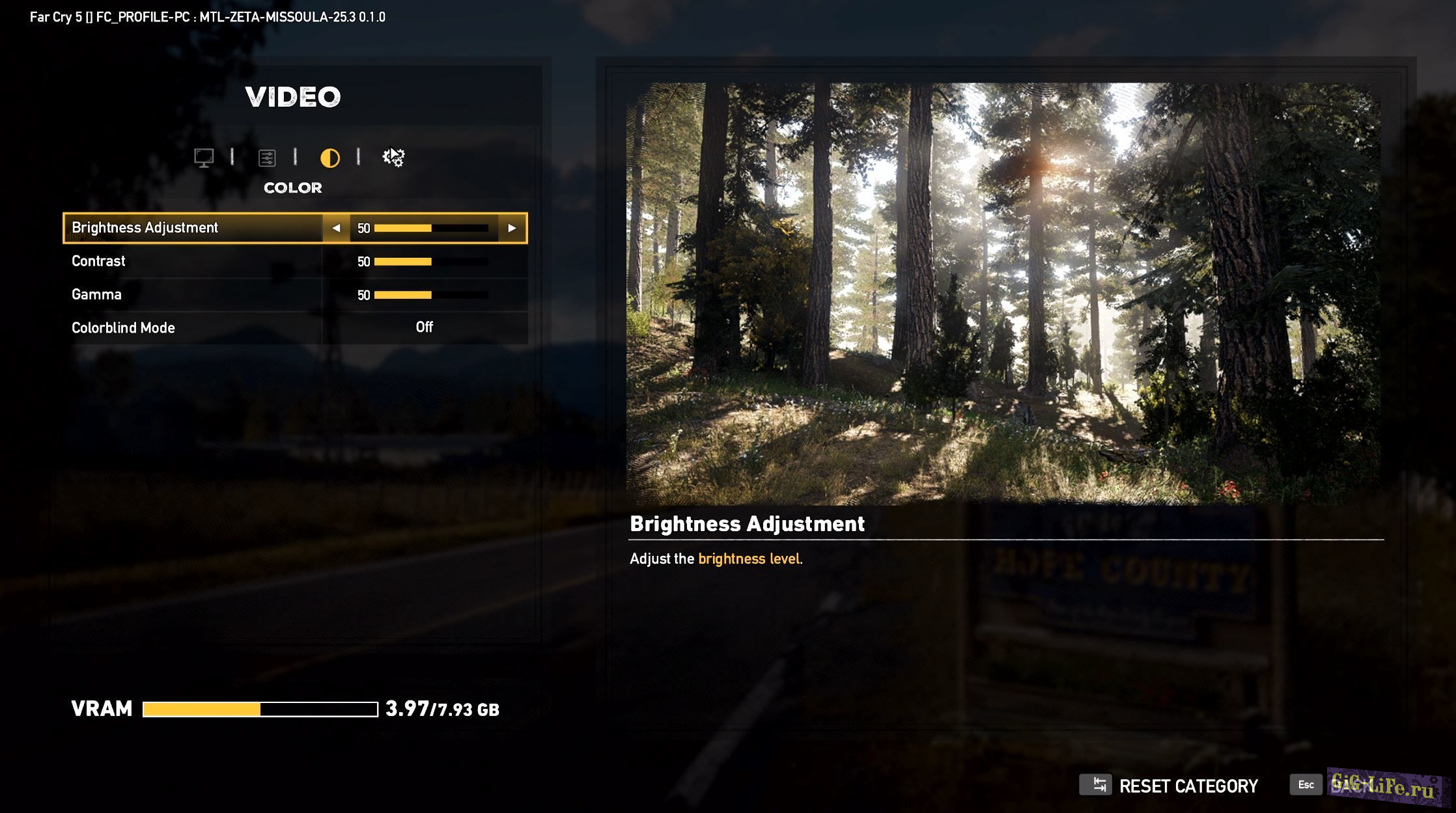Select the Color half-circle tab

330,158
